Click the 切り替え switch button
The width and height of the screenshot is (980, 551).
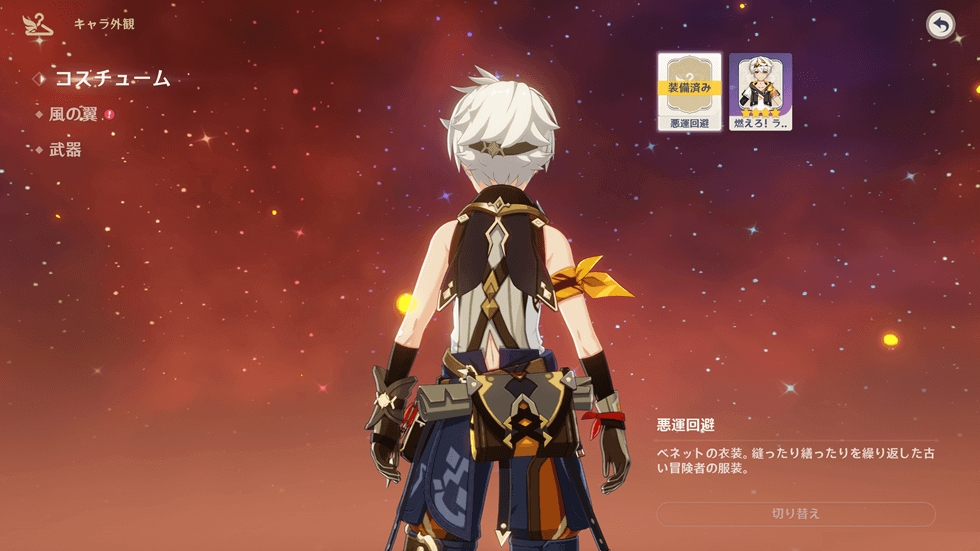tap(795, 514)
